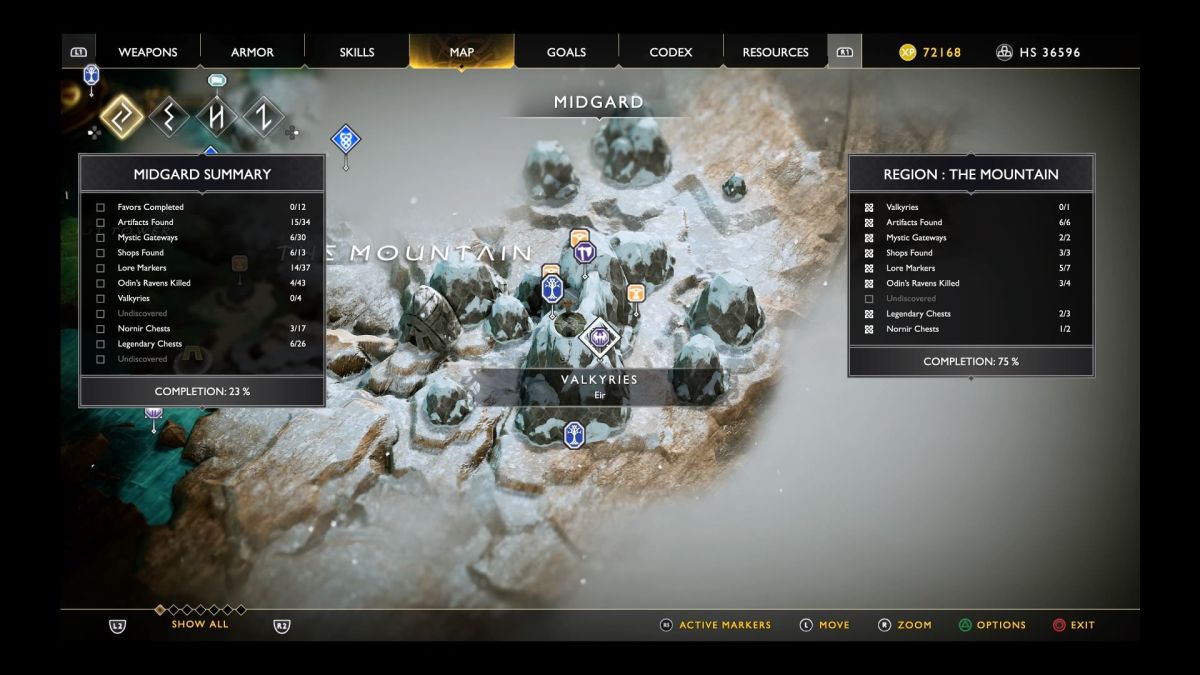This screenshot has width=1200, height=675.
Task: Select the teal flag marker above the runes
Action: 217,80
